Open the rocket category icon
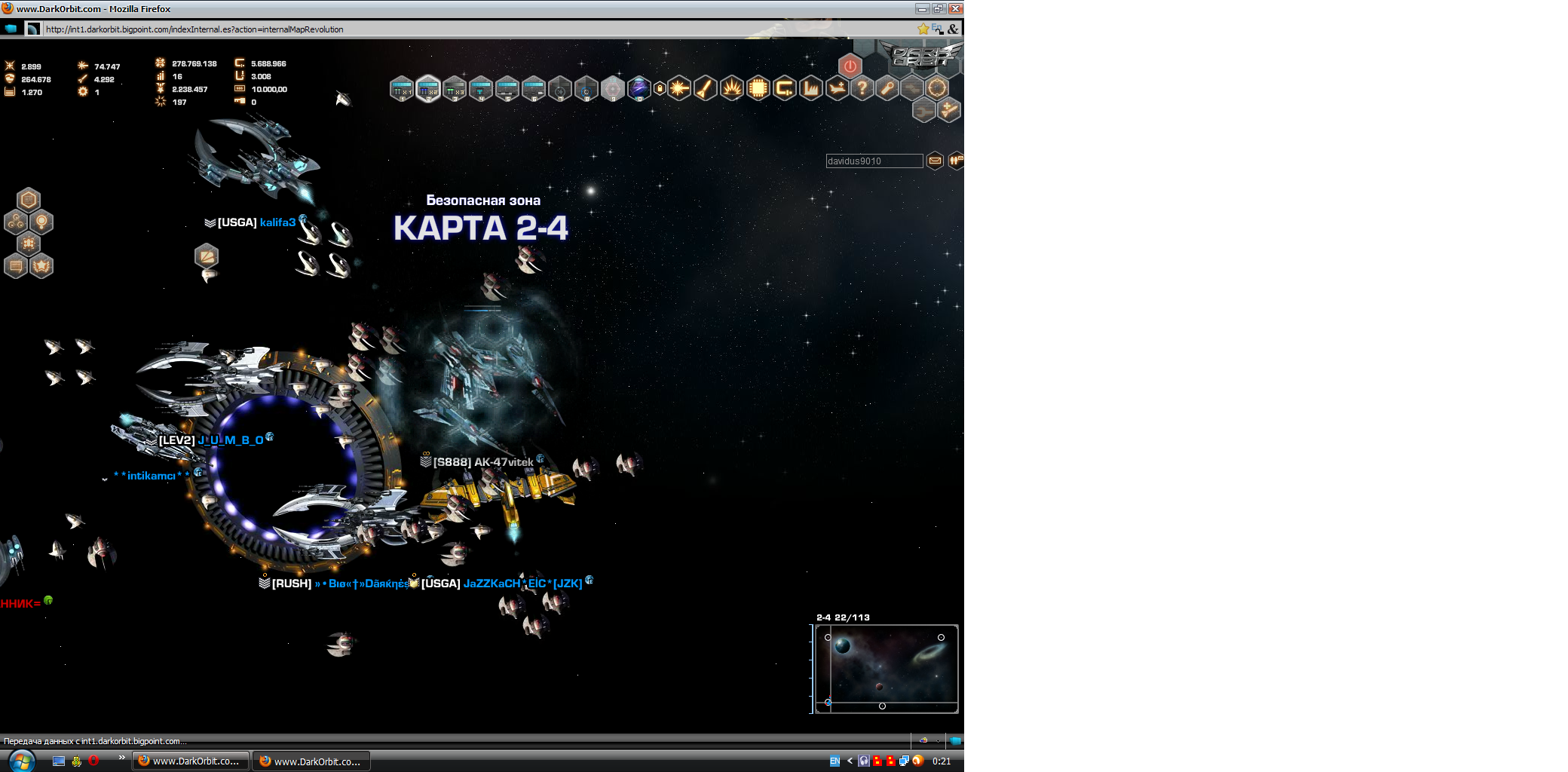Viewport: 1568px width, 772px height. (x=705, y=88)
